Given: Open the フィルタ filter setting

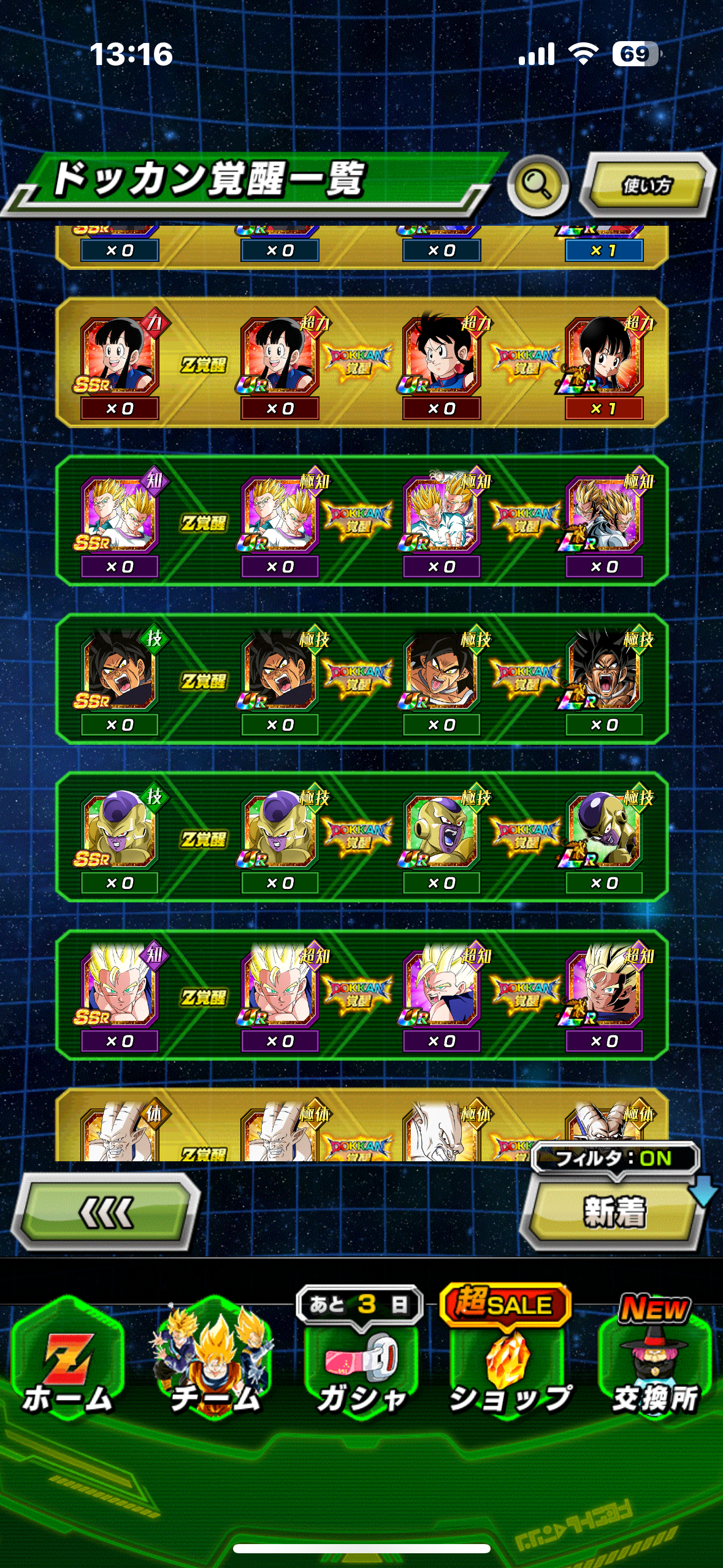Looking at the screenshot, I should (614, 1158).
